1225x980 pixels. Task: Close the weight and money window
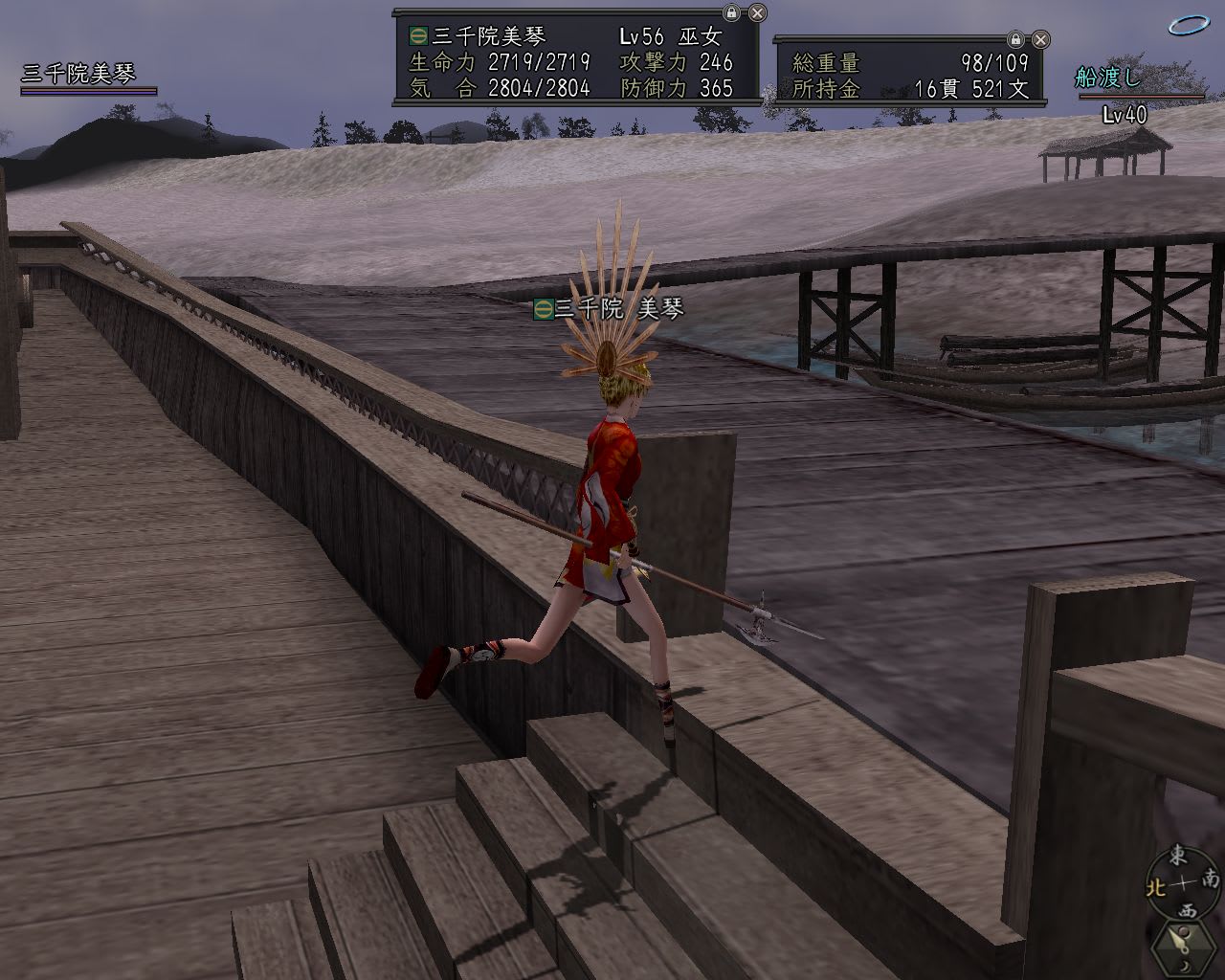coord(1041,39)
